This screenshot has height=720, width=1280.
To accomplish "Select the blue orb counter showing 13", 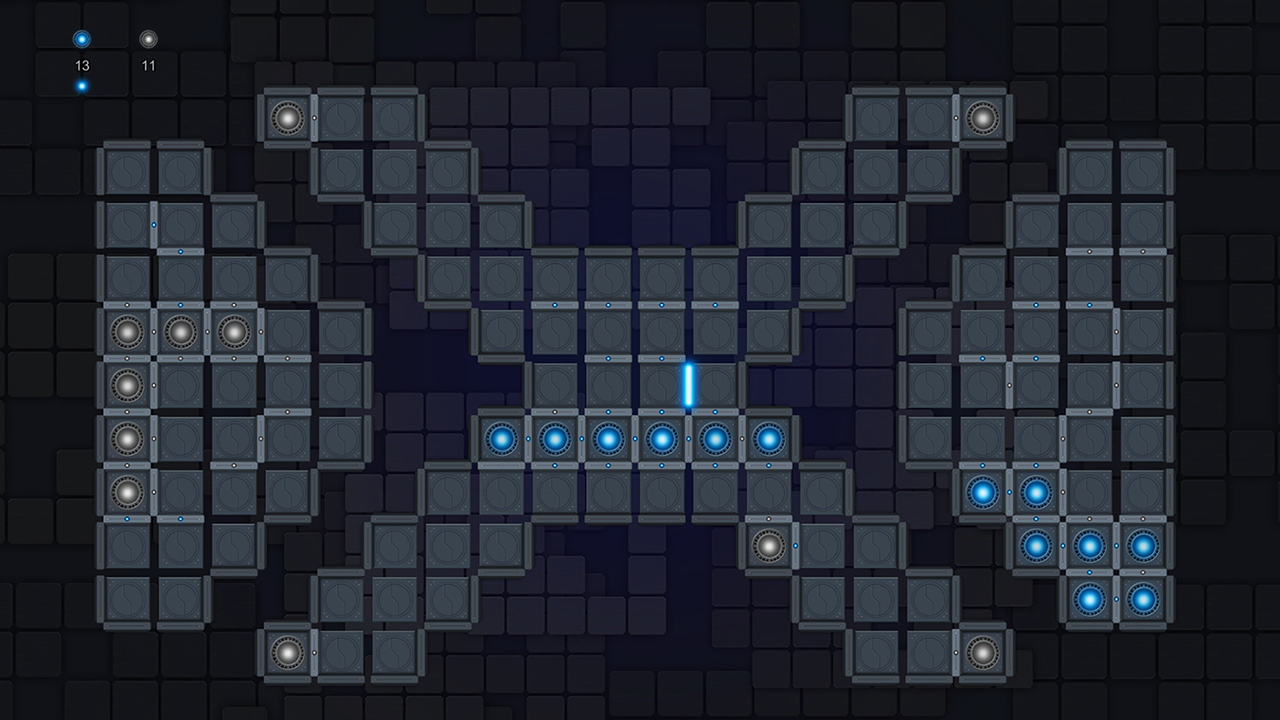I will point(80,40).
